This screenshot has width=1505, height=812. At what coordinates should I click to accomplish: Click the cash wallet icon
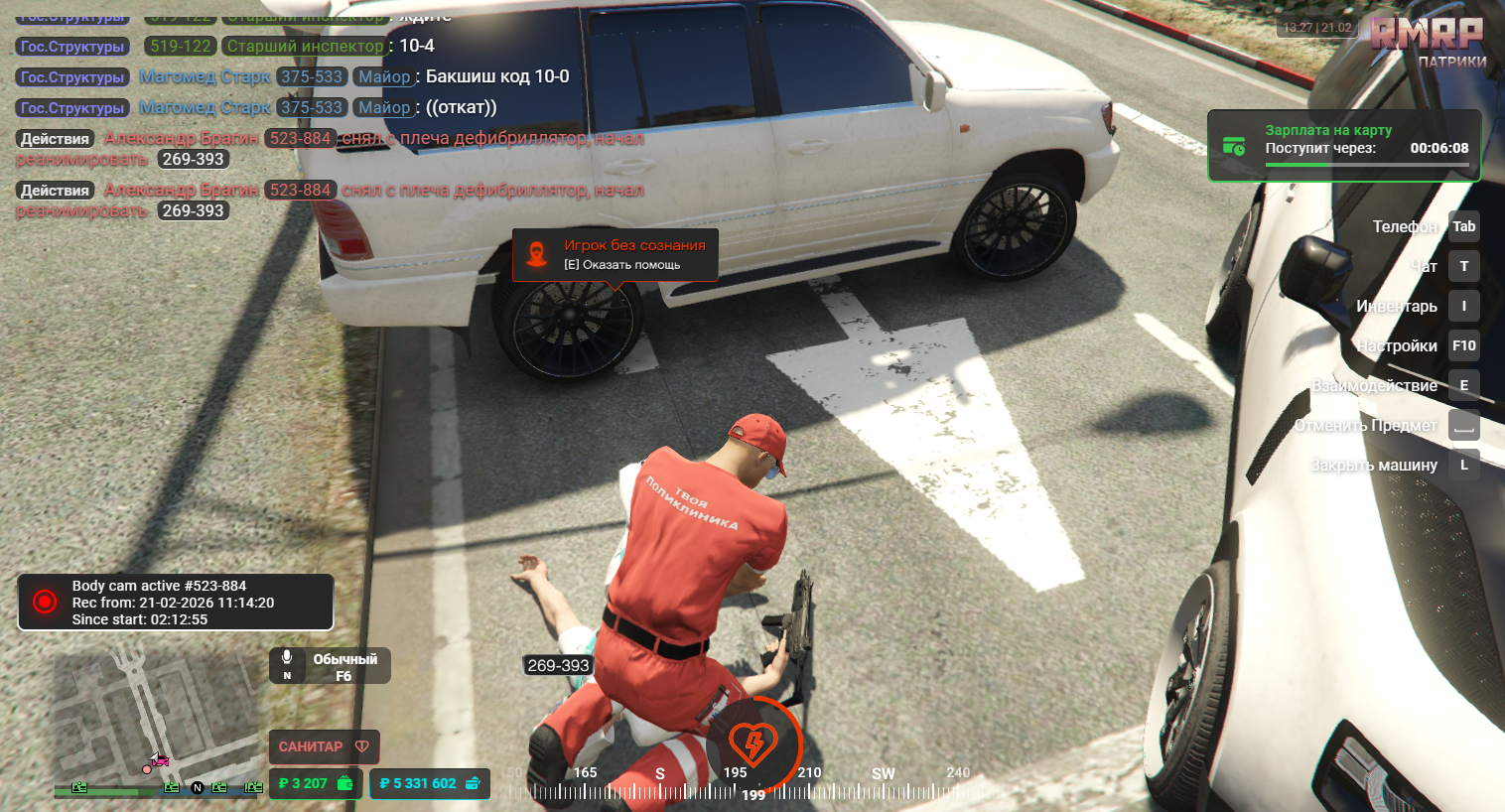pos(344,783)
